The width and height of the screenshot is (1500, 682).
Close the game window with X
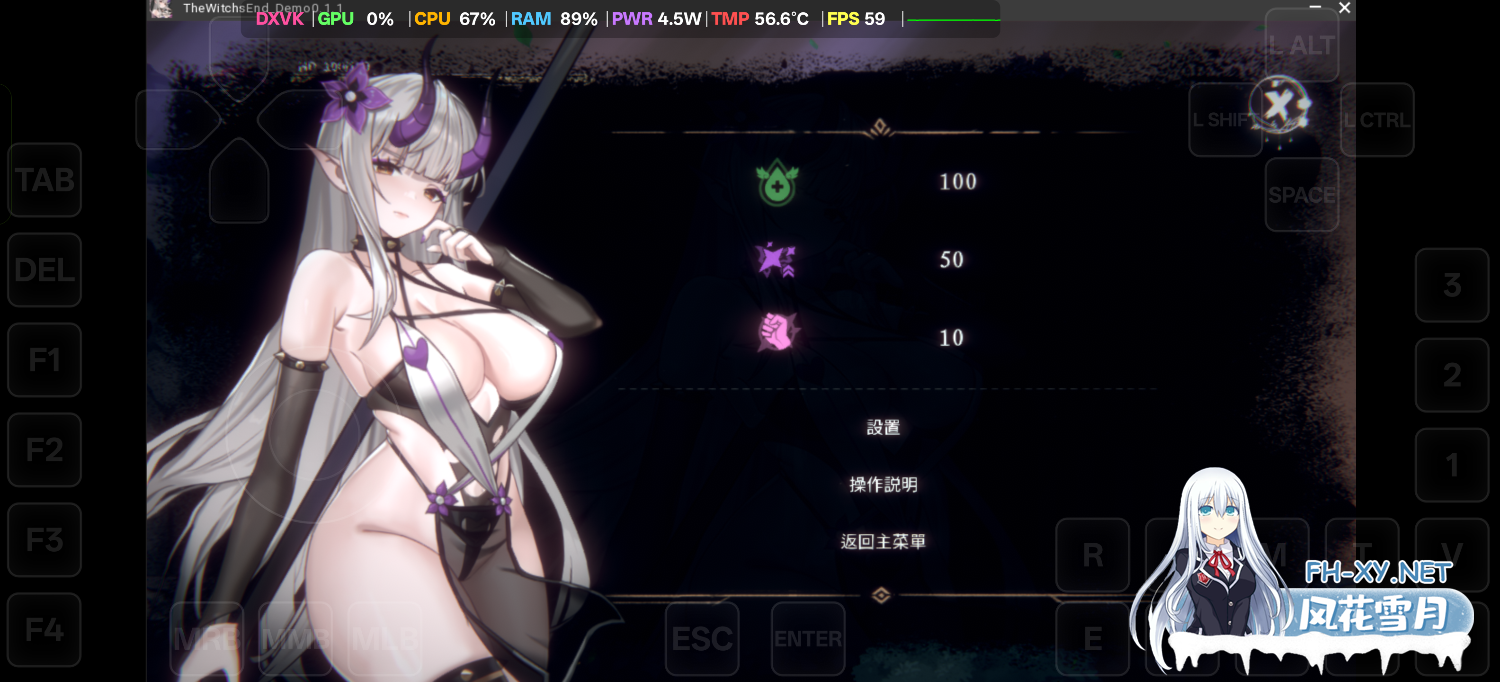tap(1345, 8)
